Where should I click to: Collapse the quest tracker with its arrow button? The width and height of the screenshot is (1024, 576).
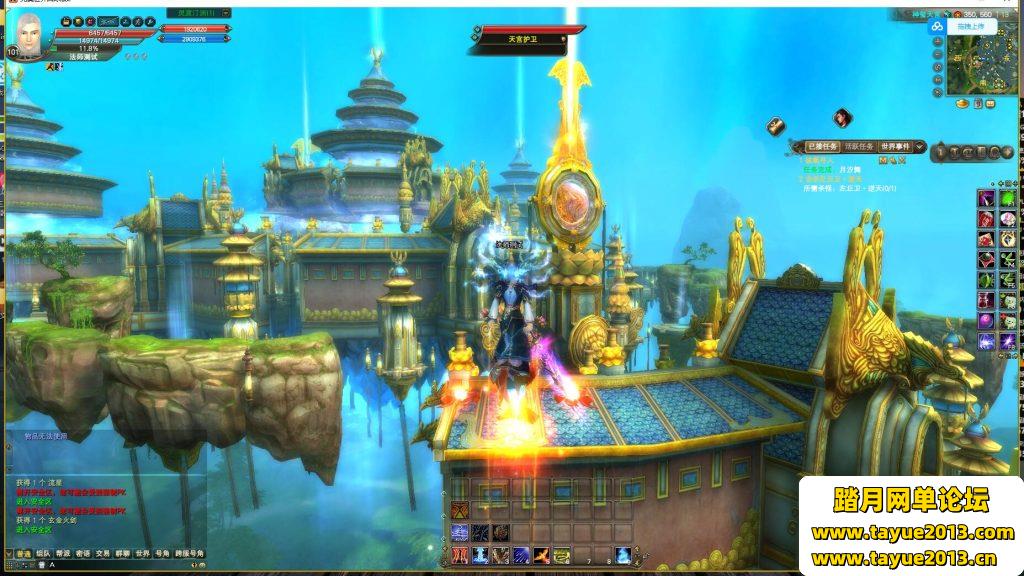pos(918,147)
